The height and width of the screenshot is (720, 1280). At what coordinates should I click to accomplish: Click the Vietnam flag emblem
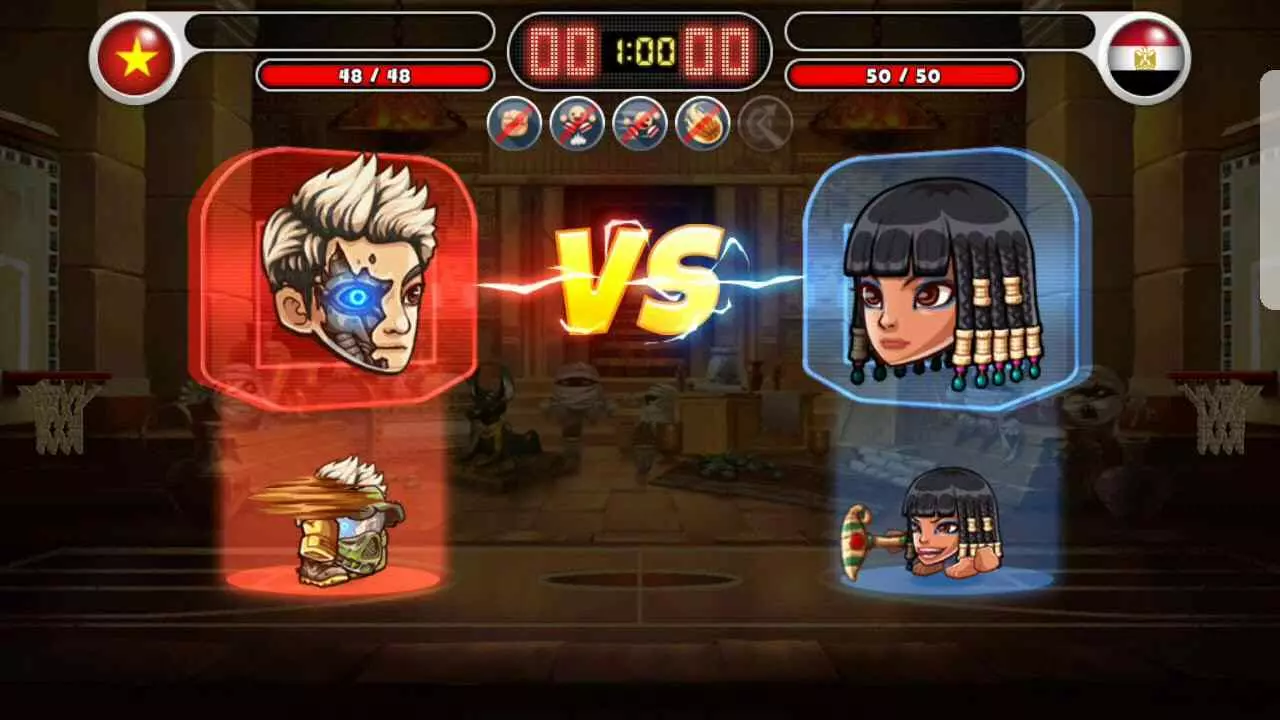pyautogui.click(x=133, y=57)
